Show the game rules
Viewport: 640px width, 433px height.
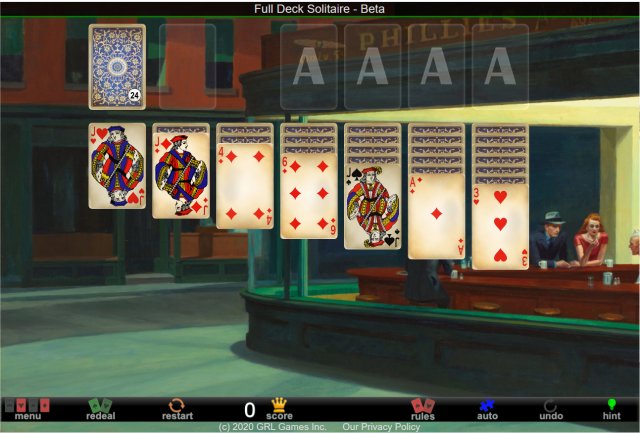(x=423, y=408)
